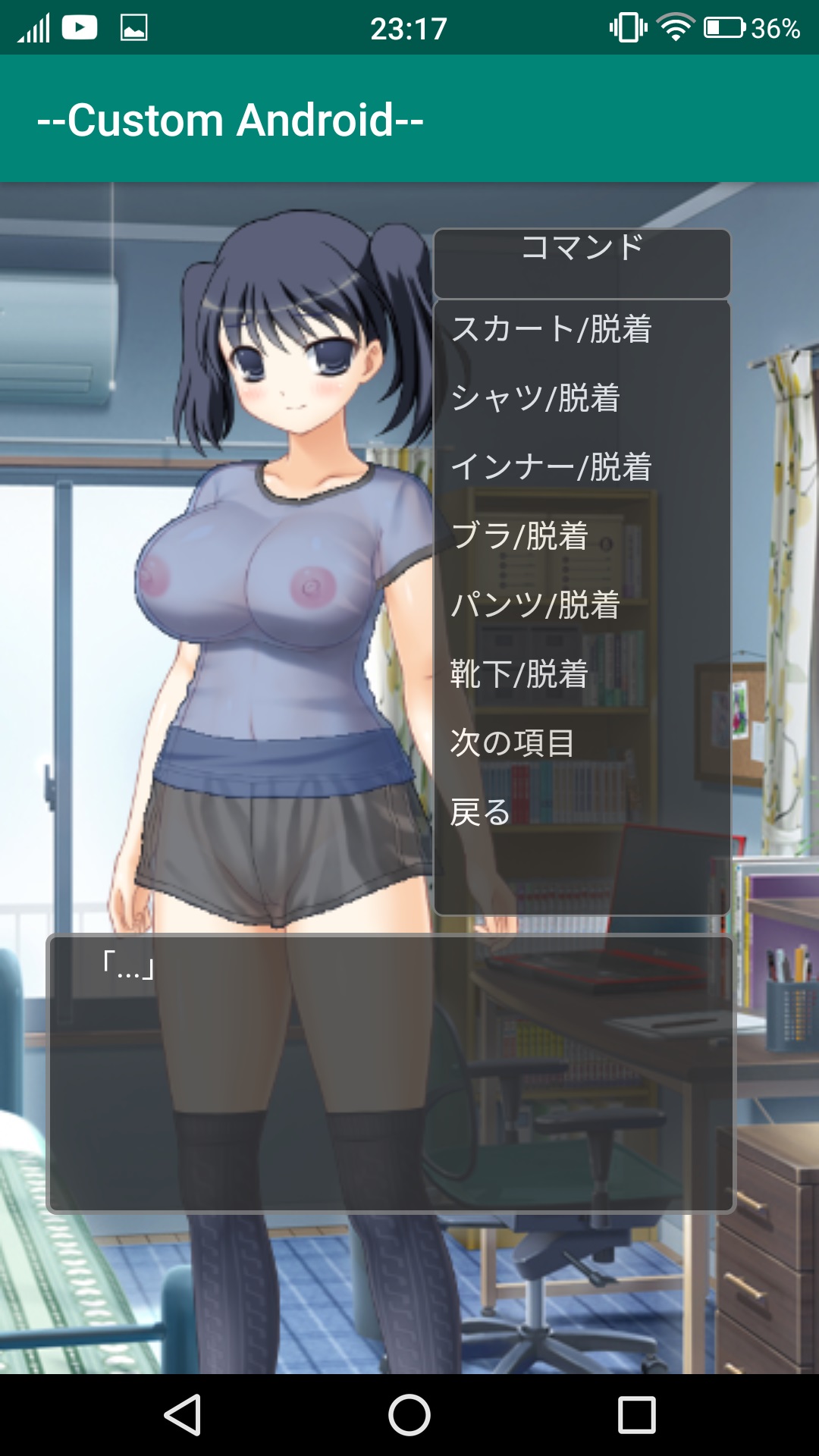Select the スカート/脱着 command
The image size is (819, 1456).
coord(551,329)
